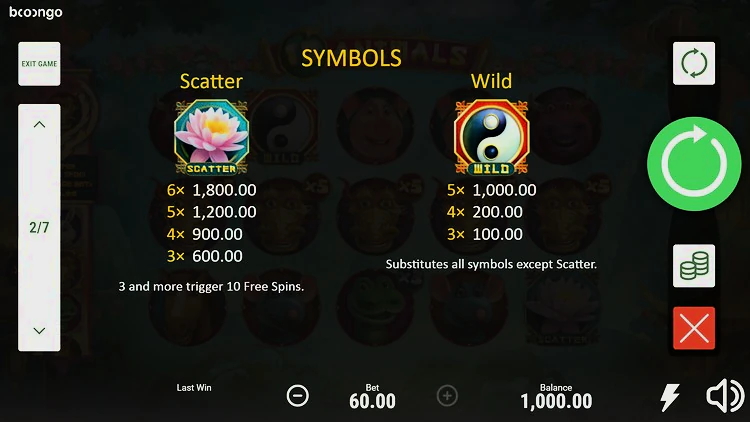The height and width of the screenshot is (422, 750).
Task: Mute sound using the speaker icon
Action: point(724,397)
